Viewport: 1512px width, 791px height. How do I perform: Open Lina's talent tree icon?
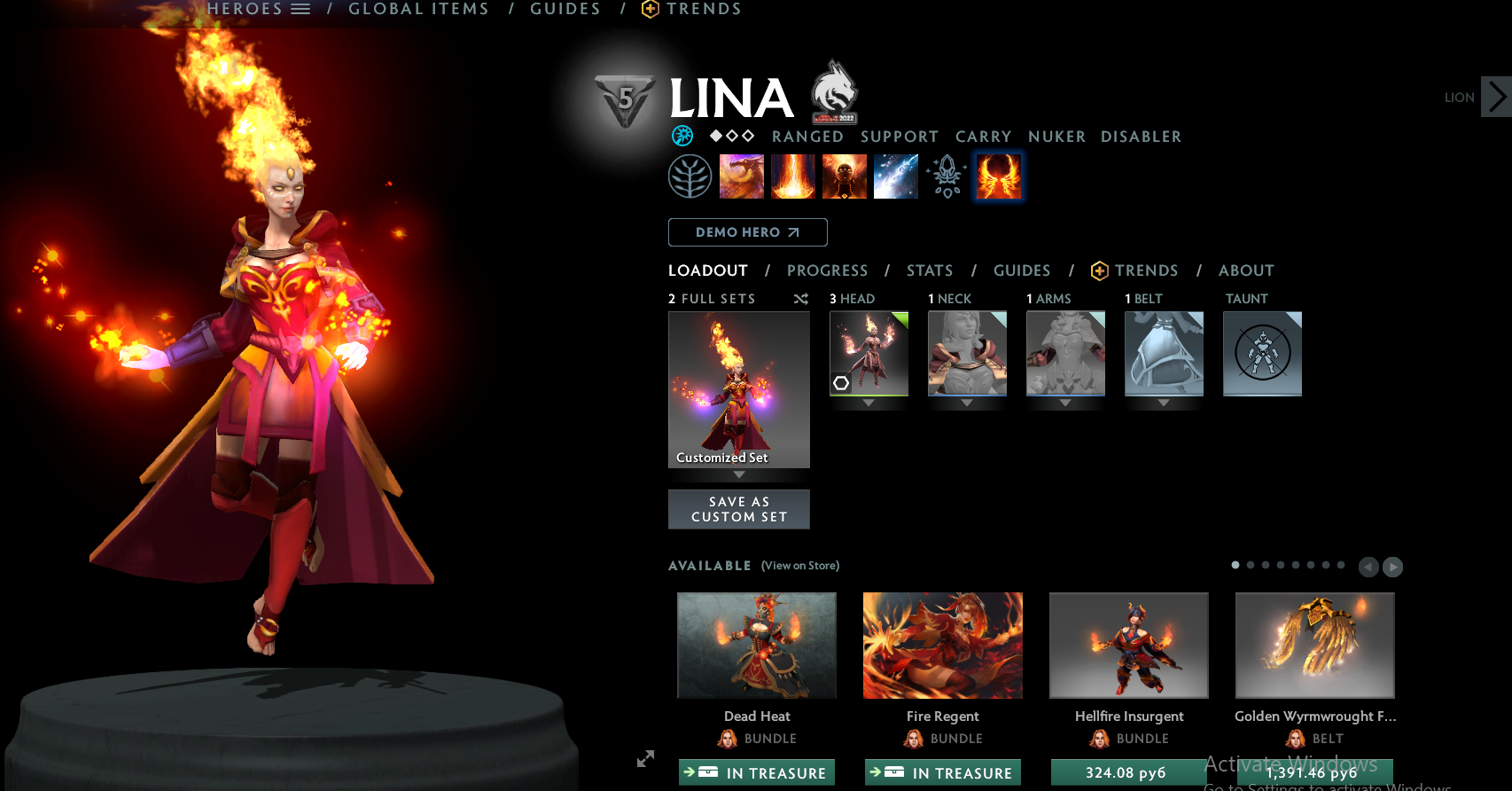point(690,176)
